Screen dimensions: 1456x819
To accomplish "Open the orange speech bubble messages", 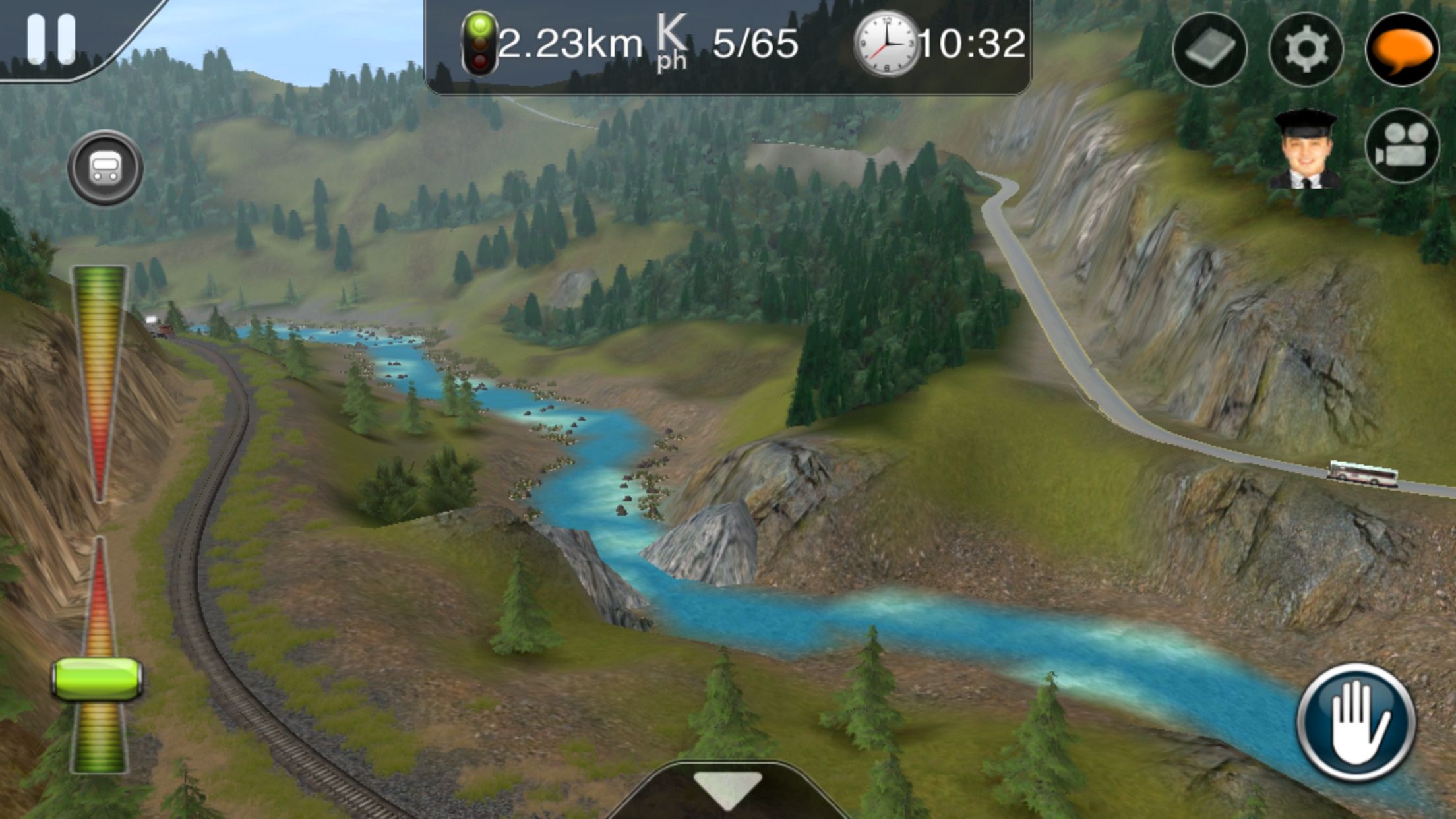I will 1401,49.
